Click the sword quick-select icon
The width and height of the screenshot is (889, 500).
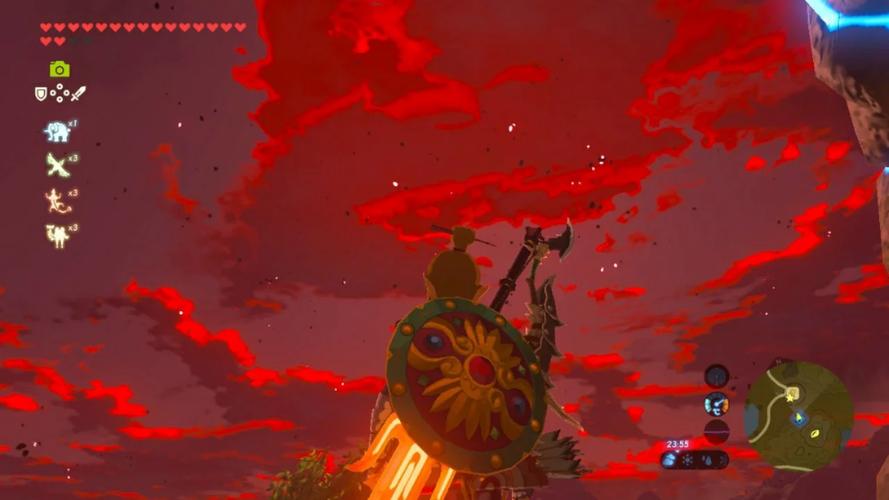[78, 93]
